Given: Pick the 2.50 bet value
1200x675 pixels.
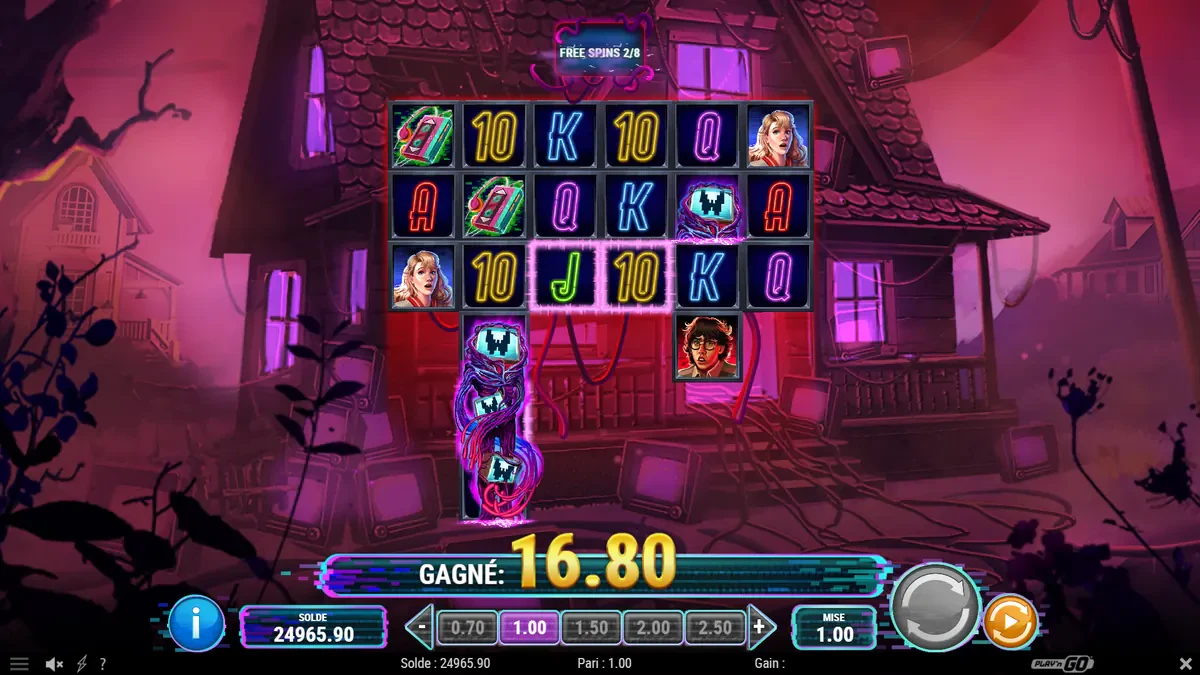Looking at the screenshot, I should tap(715, 628).
